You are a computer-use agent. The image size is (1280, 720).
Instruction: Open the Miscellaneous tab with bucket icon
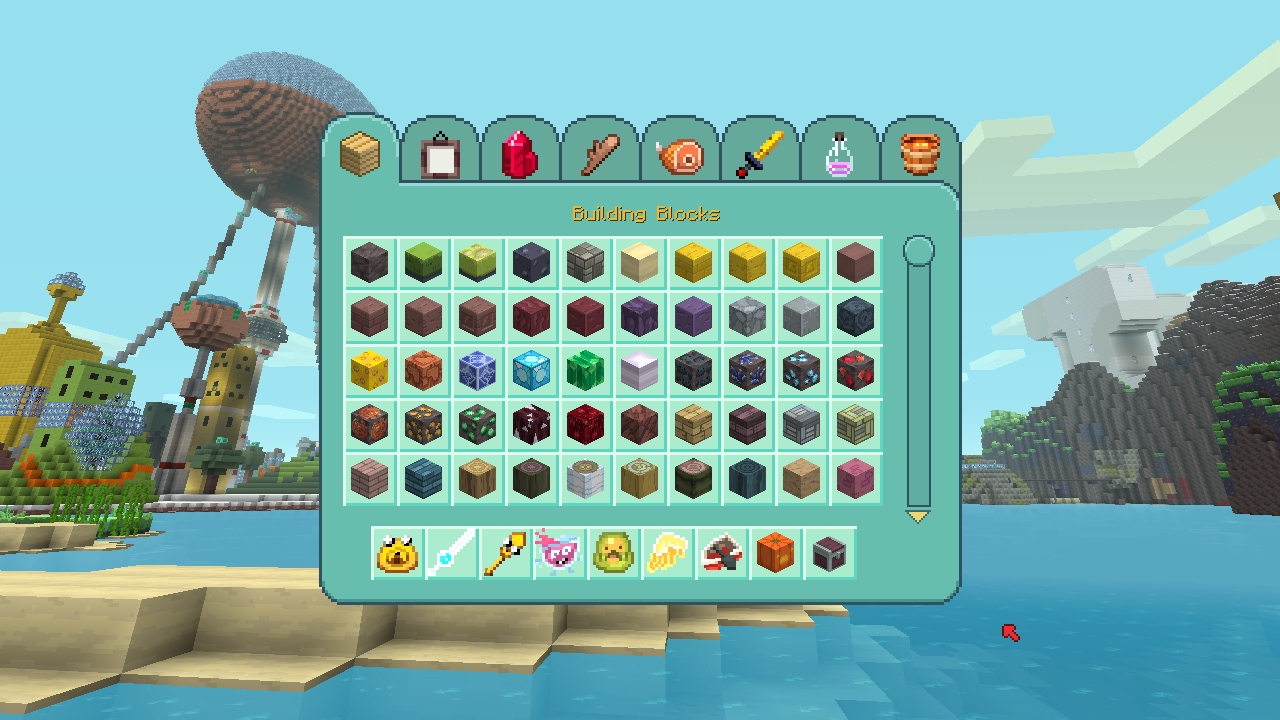918,152
